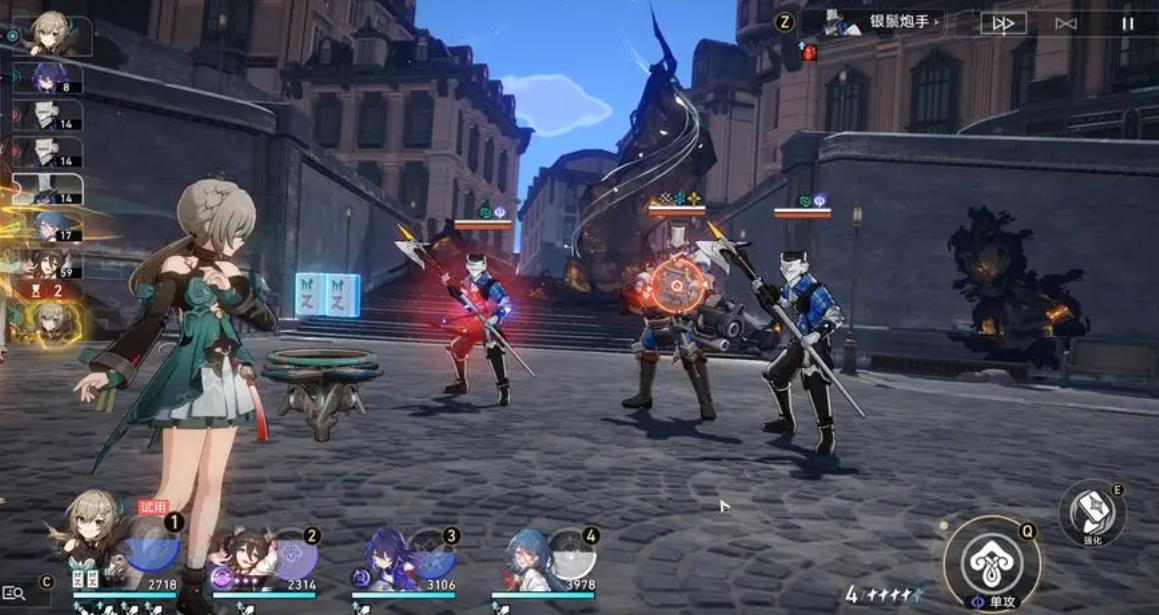Use the 单攻 basic attack
Image resolution: width=1159 pixels, height=615 pixels.
(x=992, y=564)
